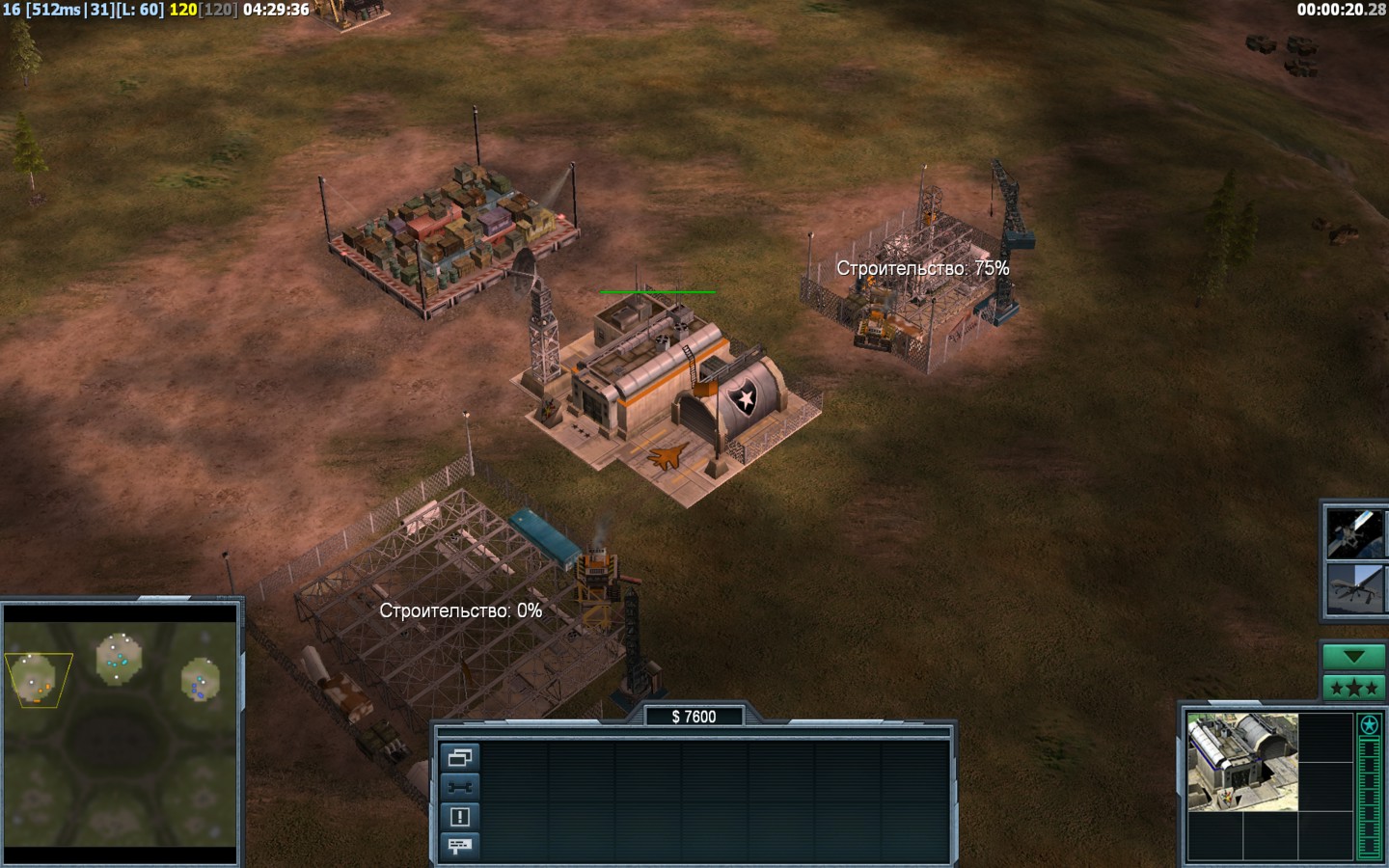The width and height of the screenshot is (1389, 868).
Task: Click the green star rank icon
Action: coord(1369,725)
